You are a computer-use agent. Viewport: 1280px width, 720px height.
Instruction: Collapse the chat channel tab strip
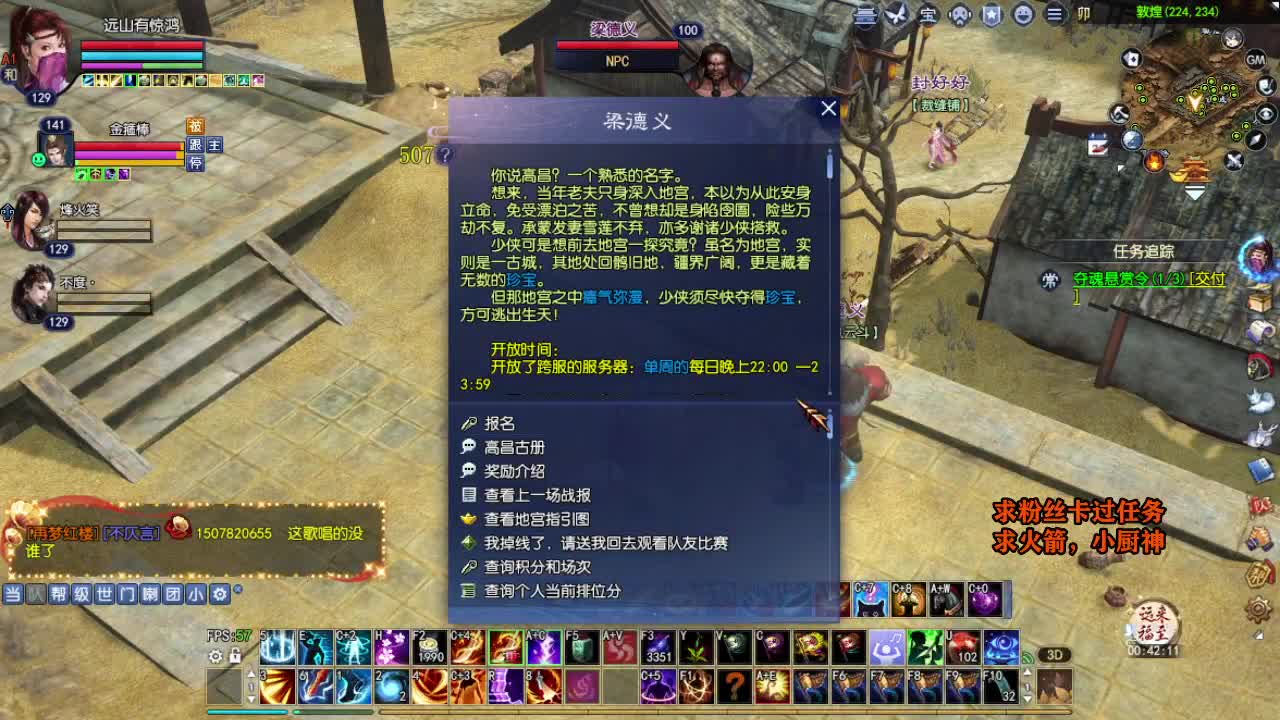click(x=237, y=590)
